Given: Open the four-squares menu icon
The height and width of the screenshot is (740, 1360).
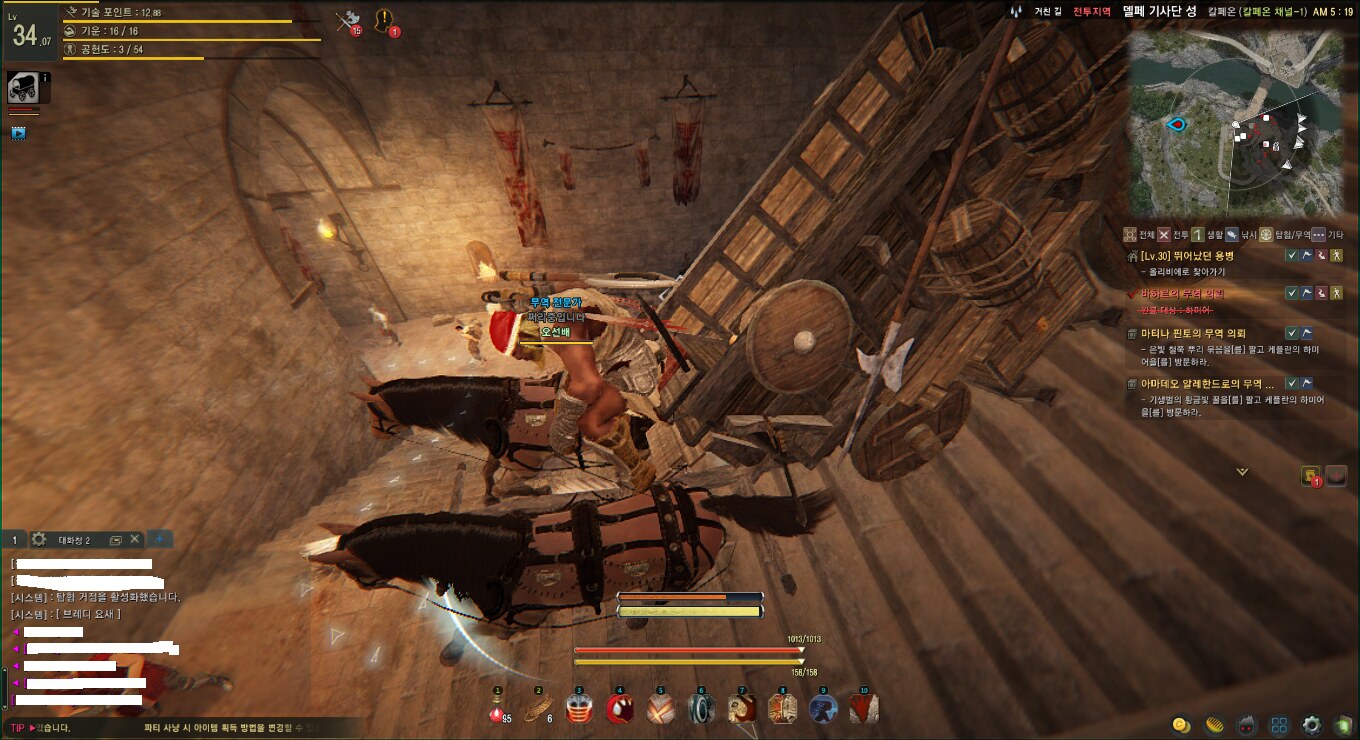Looking at the screenshot, I should coord(1279,725).
